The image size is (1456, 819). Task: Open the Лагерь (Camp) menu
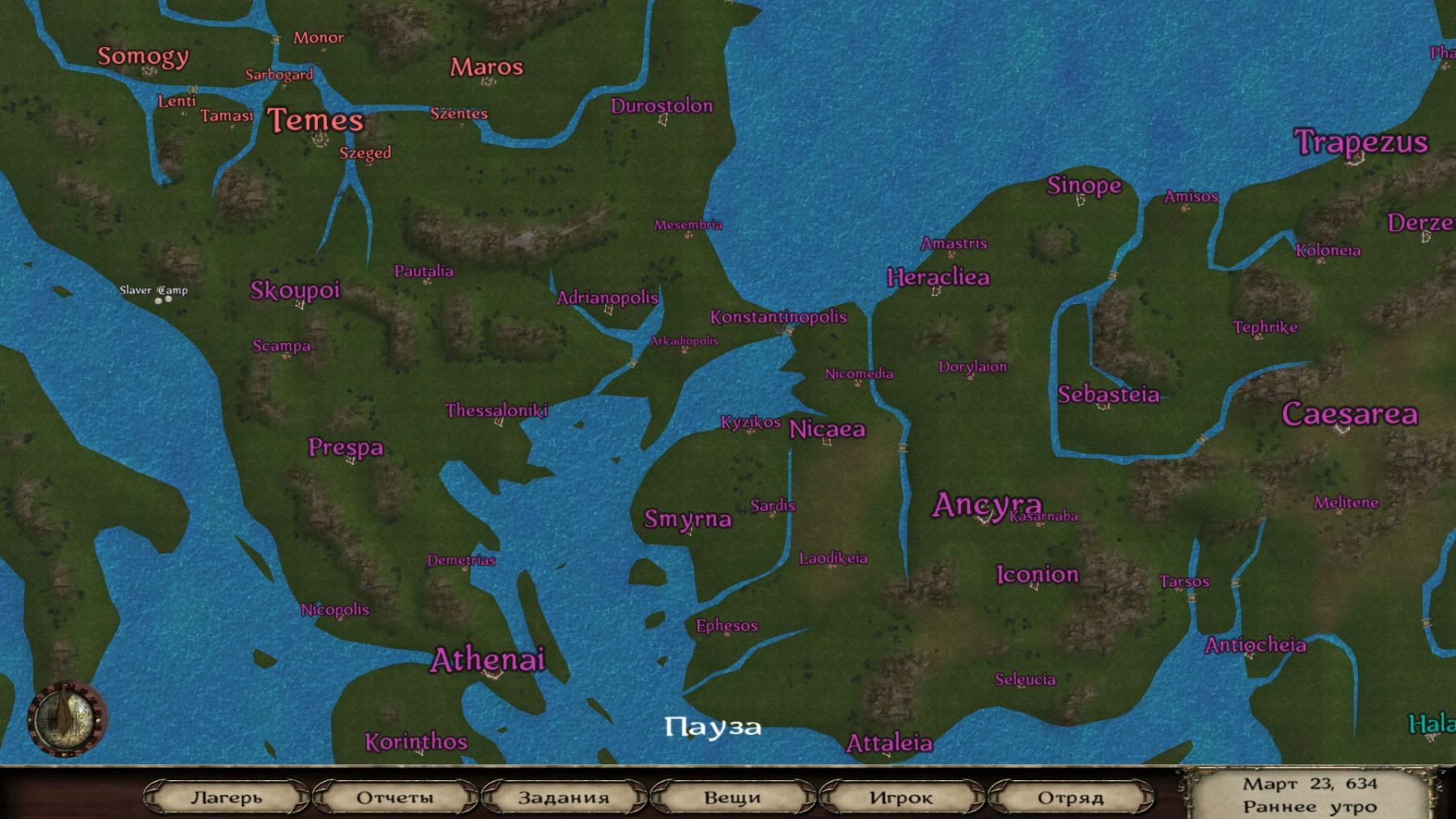tap(226, 797)
